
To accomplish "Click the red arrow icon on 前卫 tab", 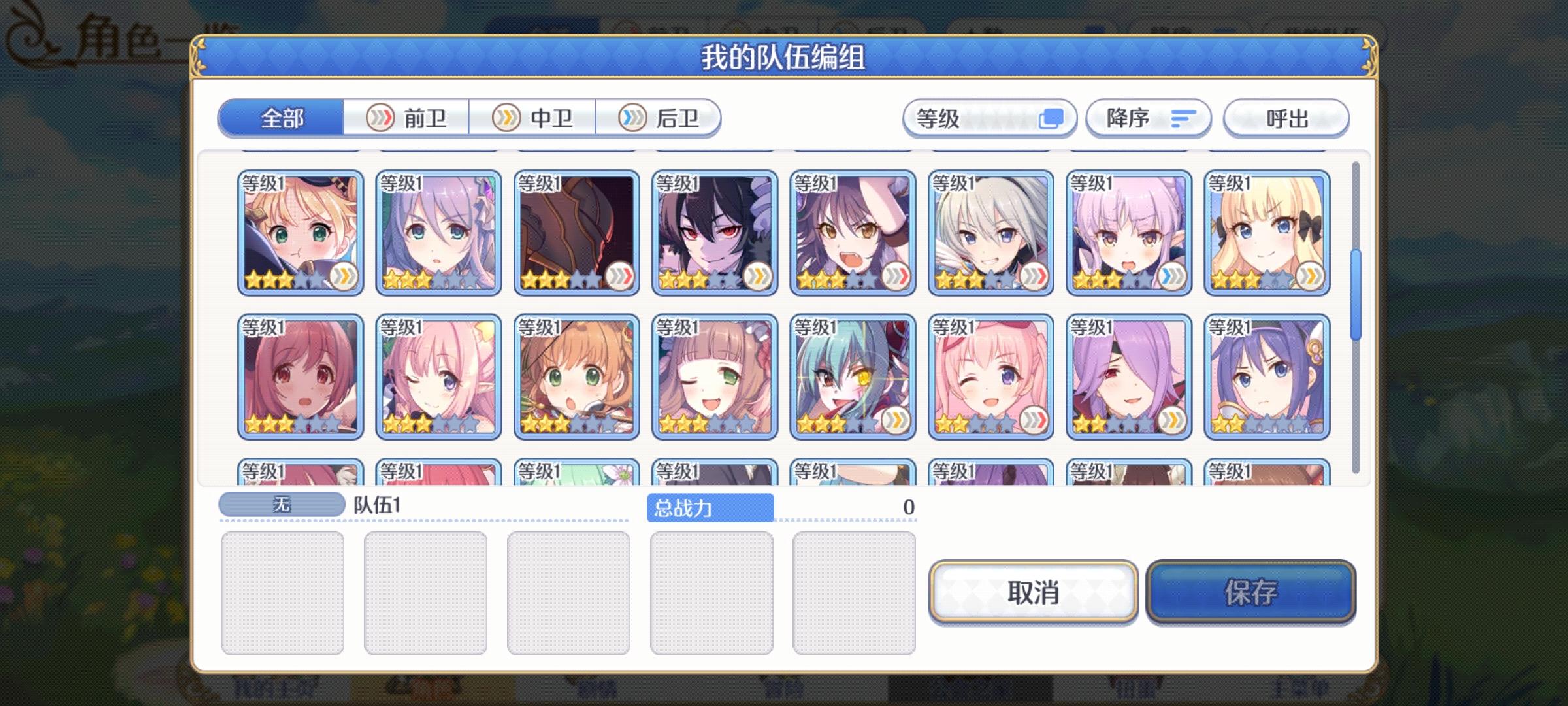I will [x=381, y=118].
